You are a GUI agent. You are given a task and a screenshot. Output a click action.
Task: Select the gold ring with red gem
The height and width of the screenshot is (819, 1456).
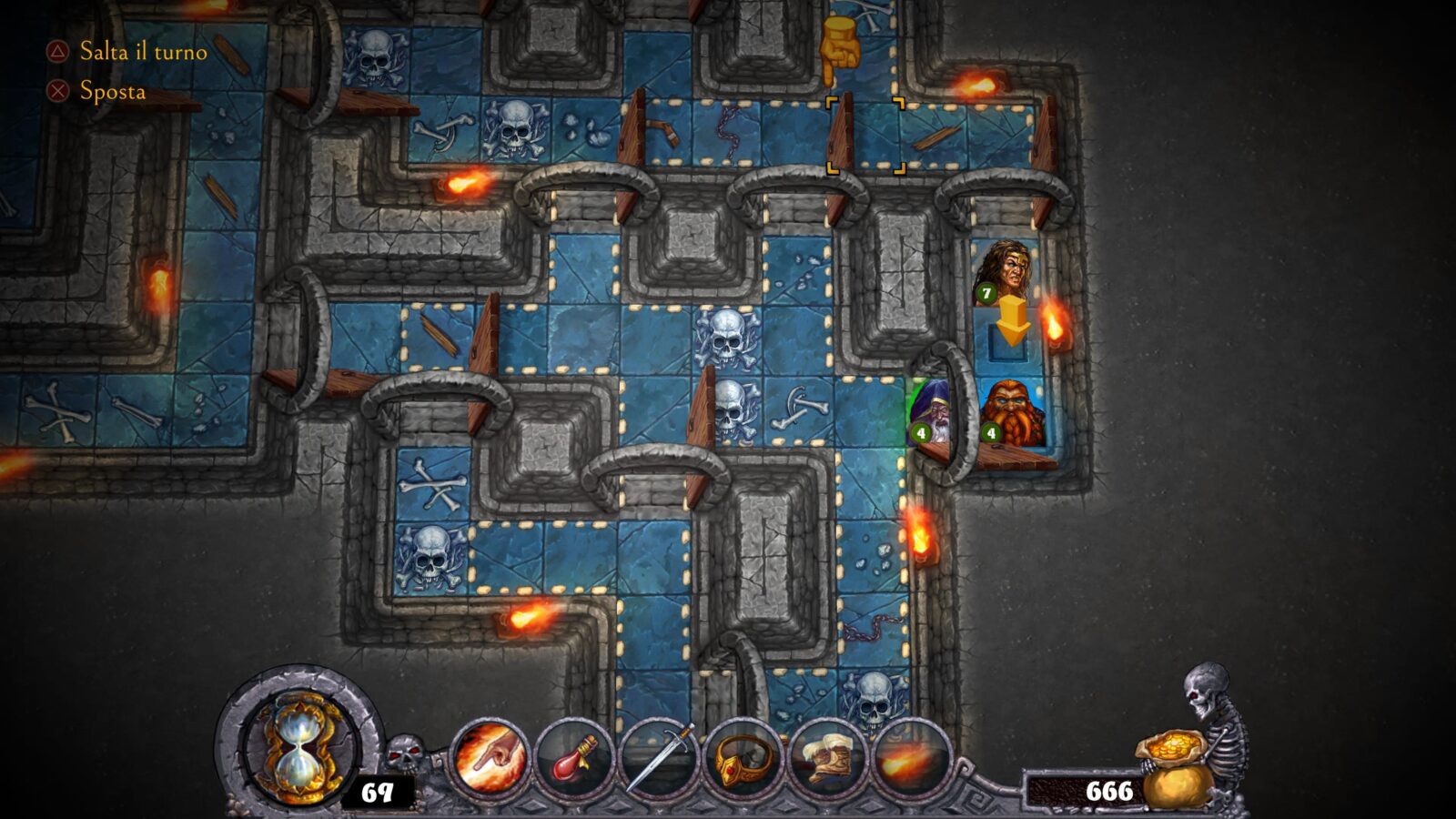(743, 758)
